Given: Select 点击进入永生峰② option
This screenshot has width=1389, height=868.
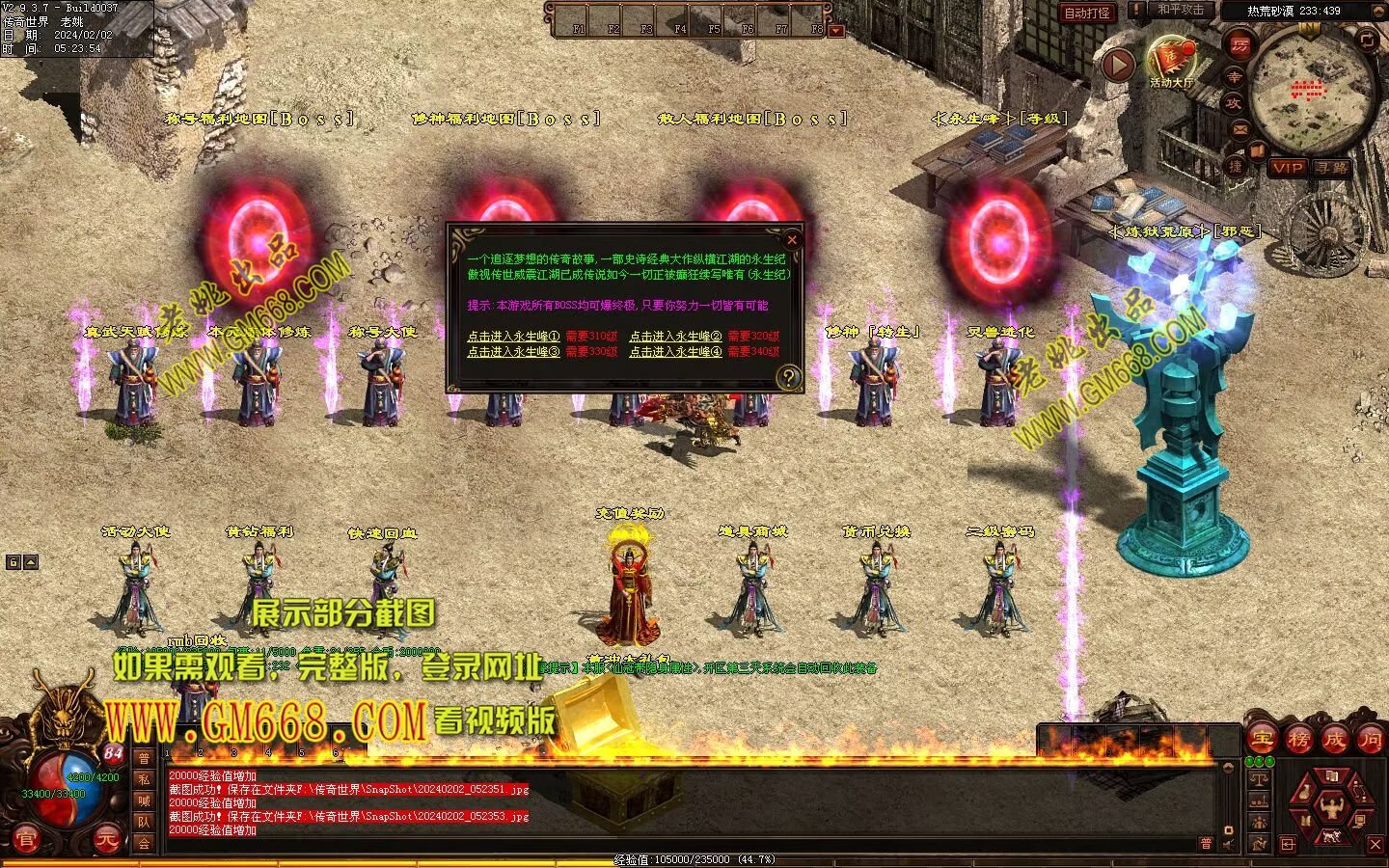Looking at the screenshot, I should click(x=675, y=337).
